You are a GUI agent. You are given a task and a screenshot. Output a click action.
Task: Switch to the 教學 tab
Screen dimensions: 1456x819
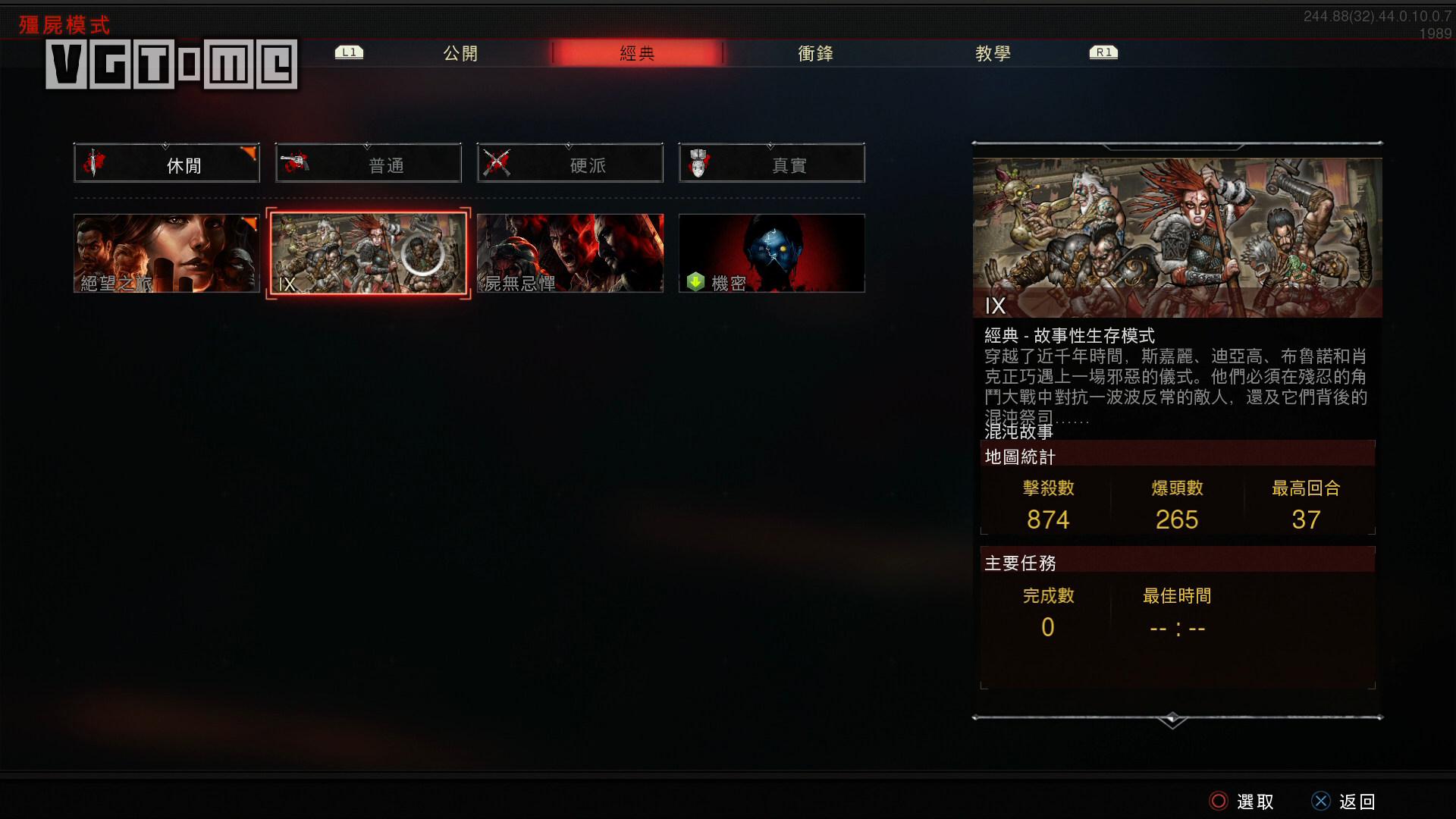993,53
